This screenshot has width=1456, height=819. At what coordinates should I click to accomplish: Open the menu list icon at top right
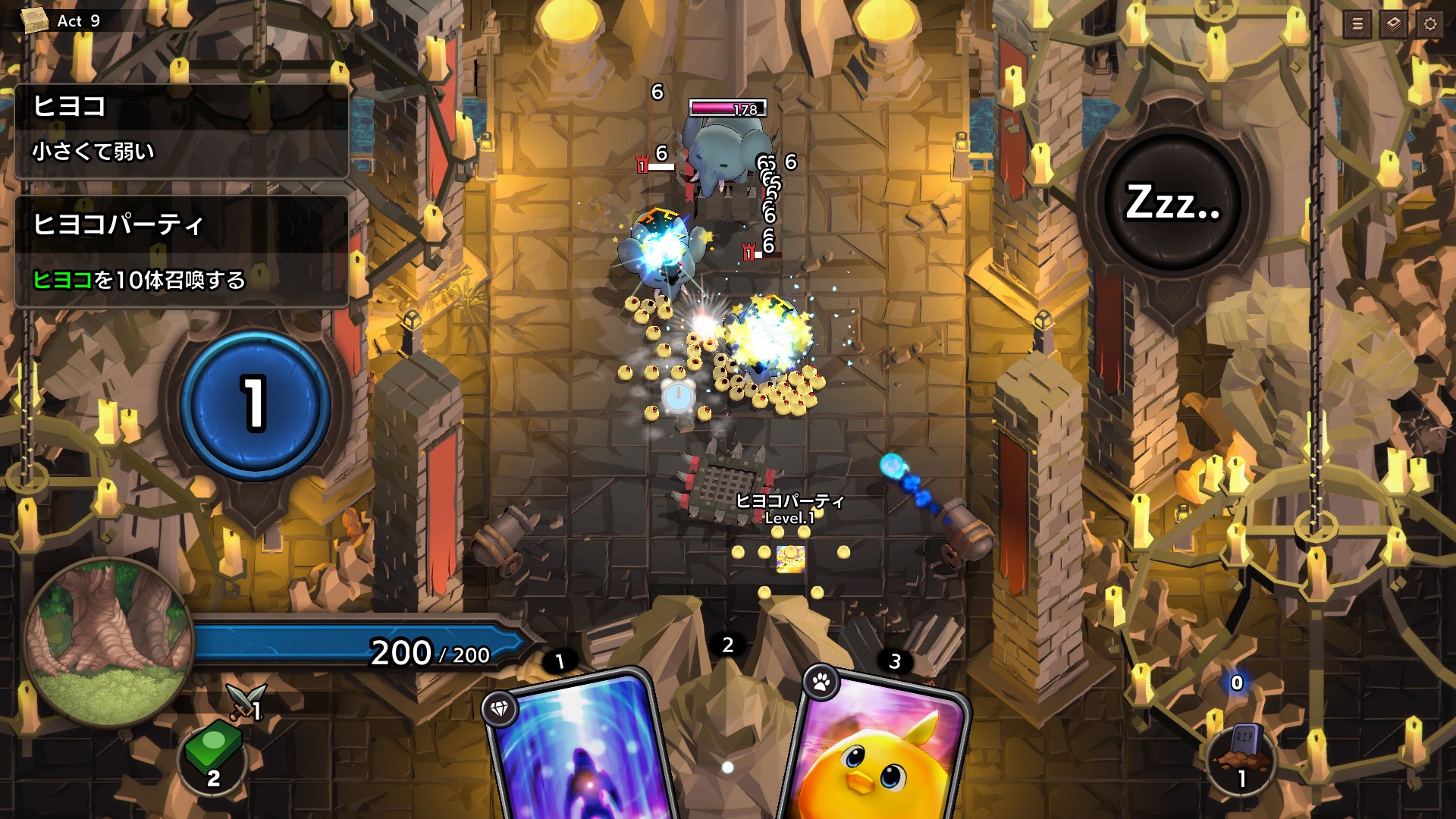[1356, 24]
